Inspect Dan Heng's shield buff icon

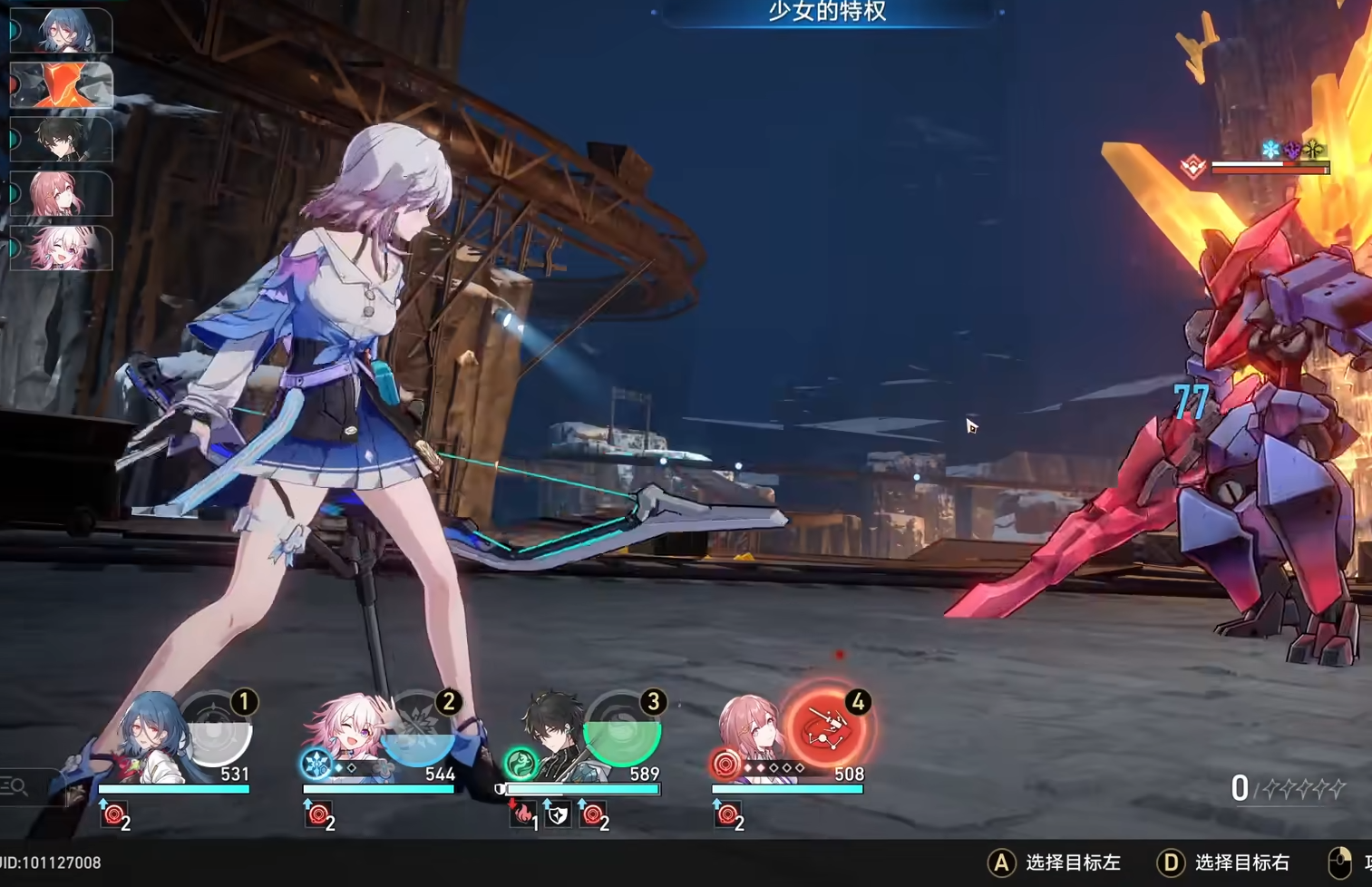(558, 815)
